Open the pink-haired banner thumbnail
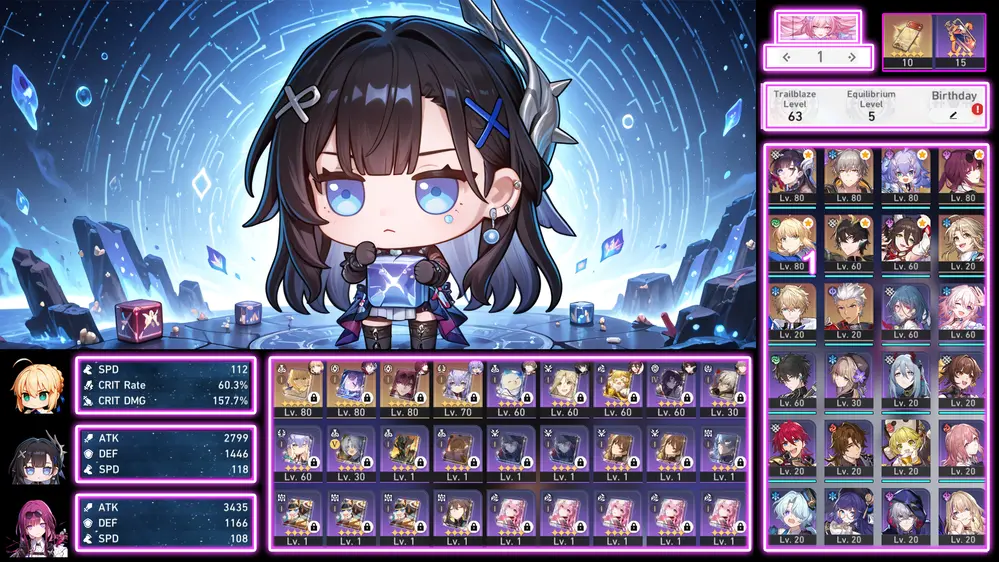Image resolution: width=999 pixels, height=562 pixels. click(x=818, y=26)
